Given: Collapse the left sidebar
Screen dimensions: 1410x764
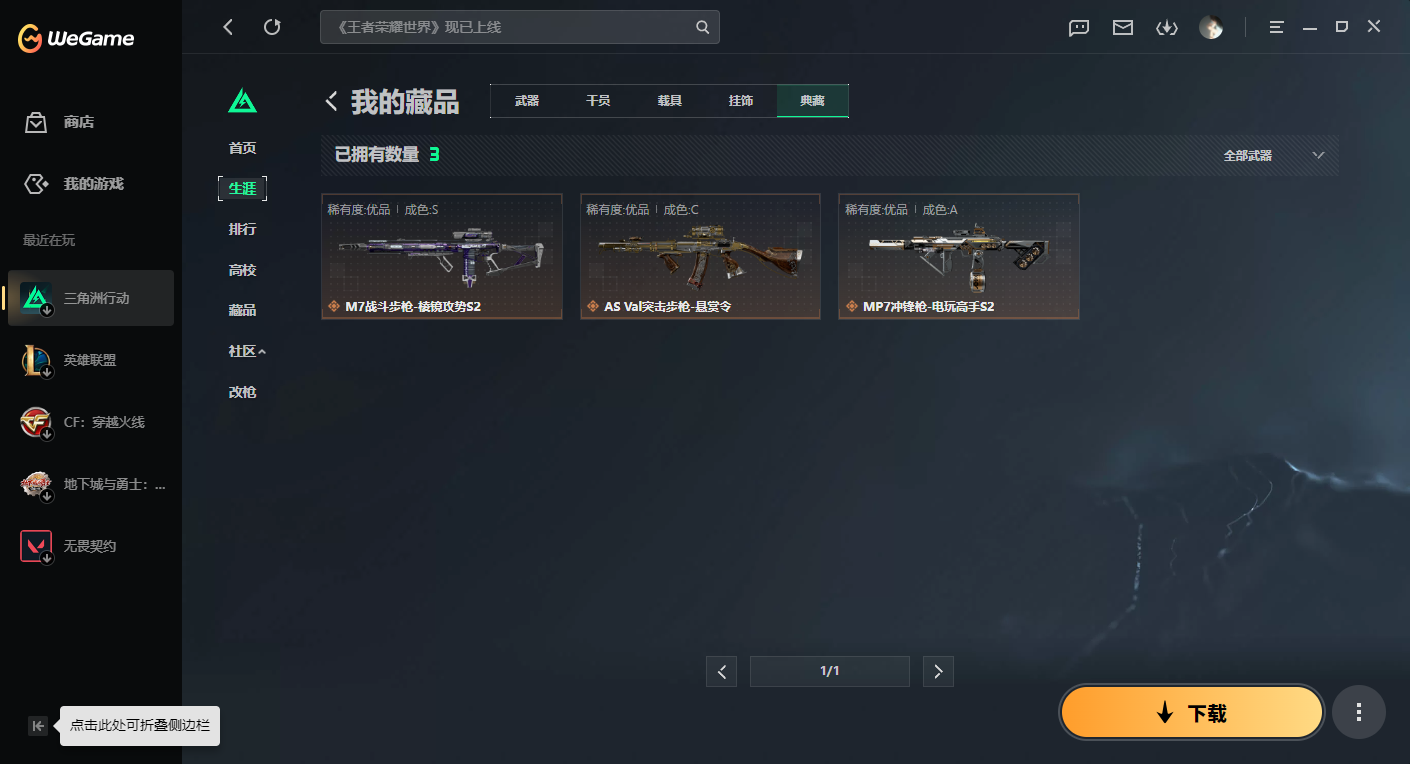Looking at the screenshot, I should 38,726.
